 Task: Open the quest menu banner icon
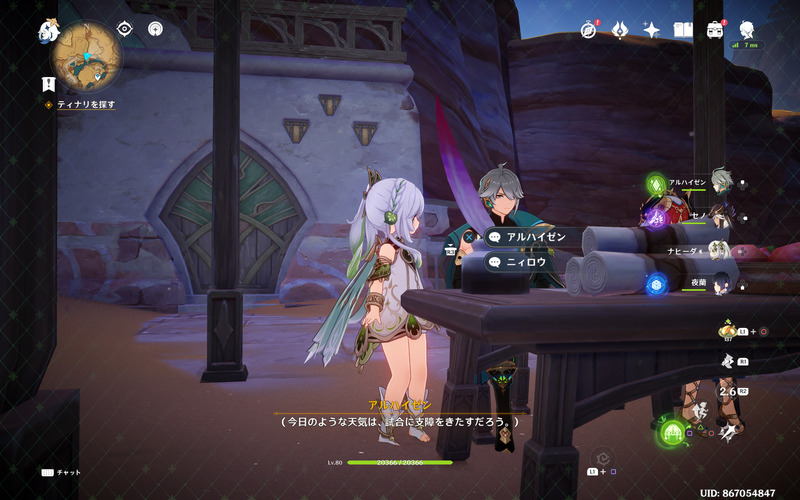48,84
